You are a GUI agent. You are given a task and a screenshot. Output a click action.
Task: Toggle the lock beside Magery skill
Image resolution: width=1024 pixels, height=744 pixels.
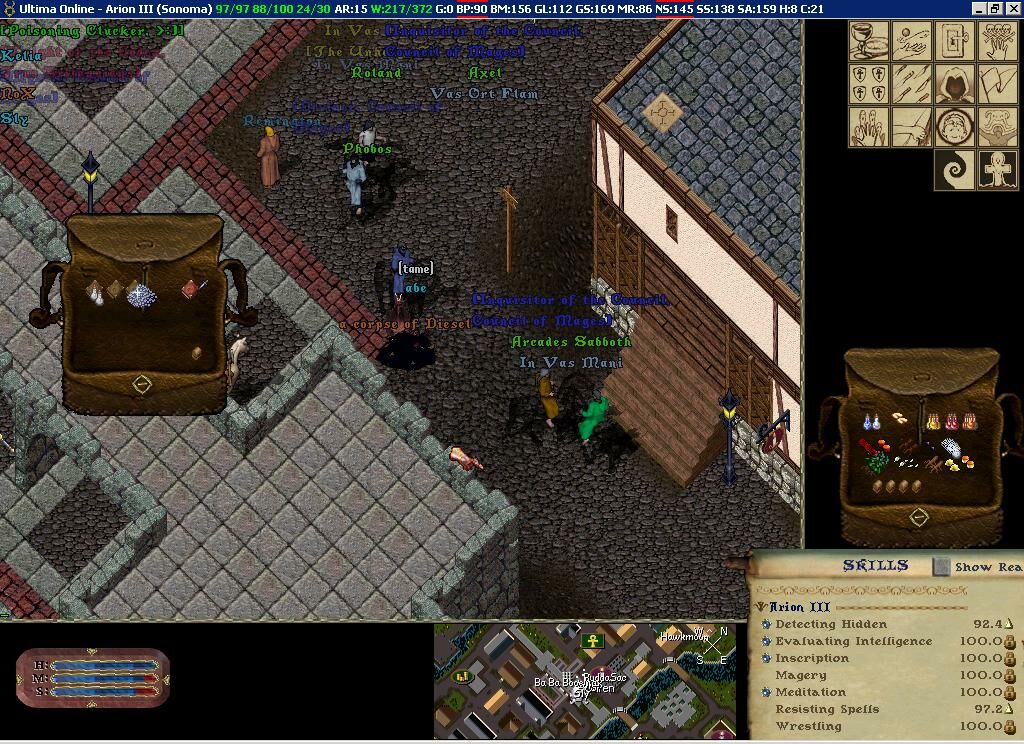[x=1010, y=675]
